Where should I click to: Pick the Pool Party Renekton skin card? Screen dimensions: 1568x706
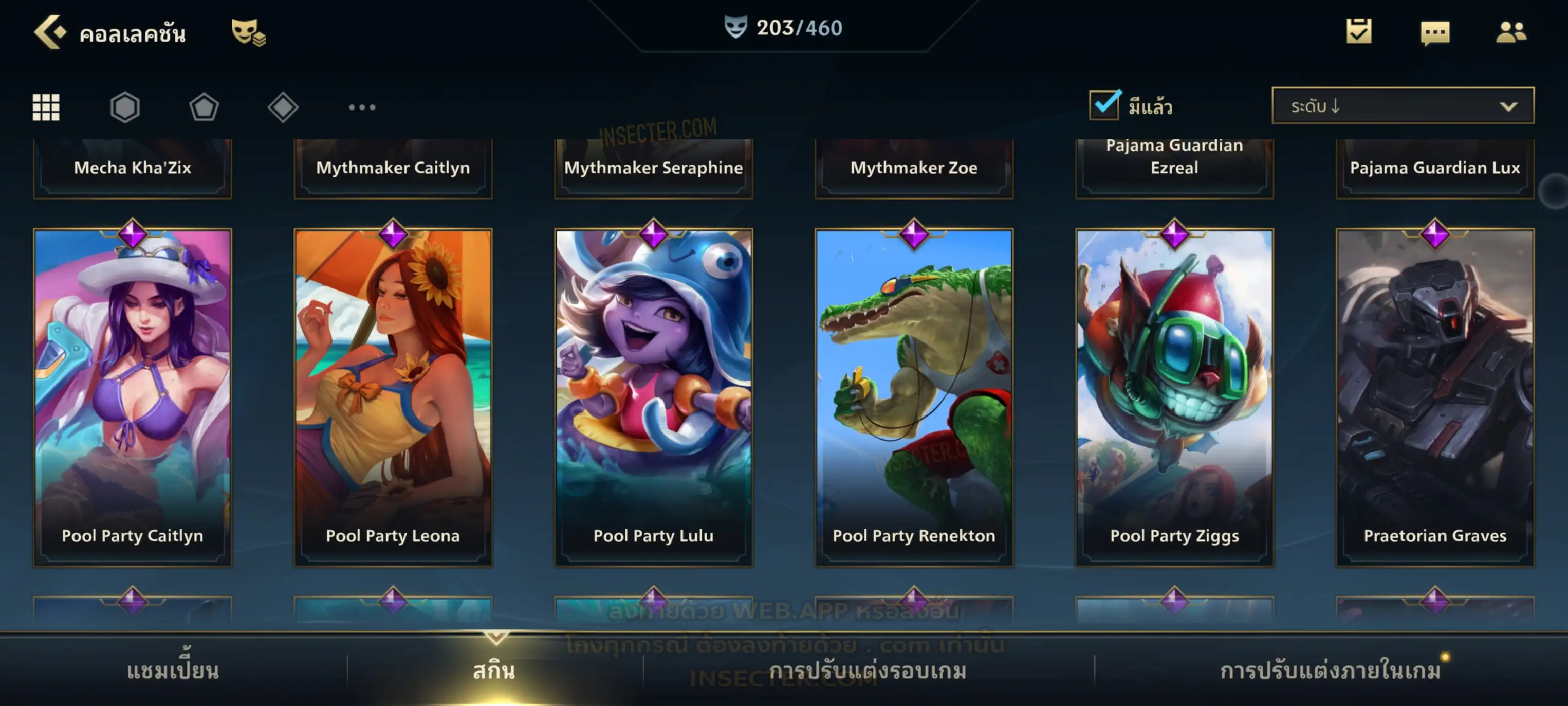click(x=914, y=397)
